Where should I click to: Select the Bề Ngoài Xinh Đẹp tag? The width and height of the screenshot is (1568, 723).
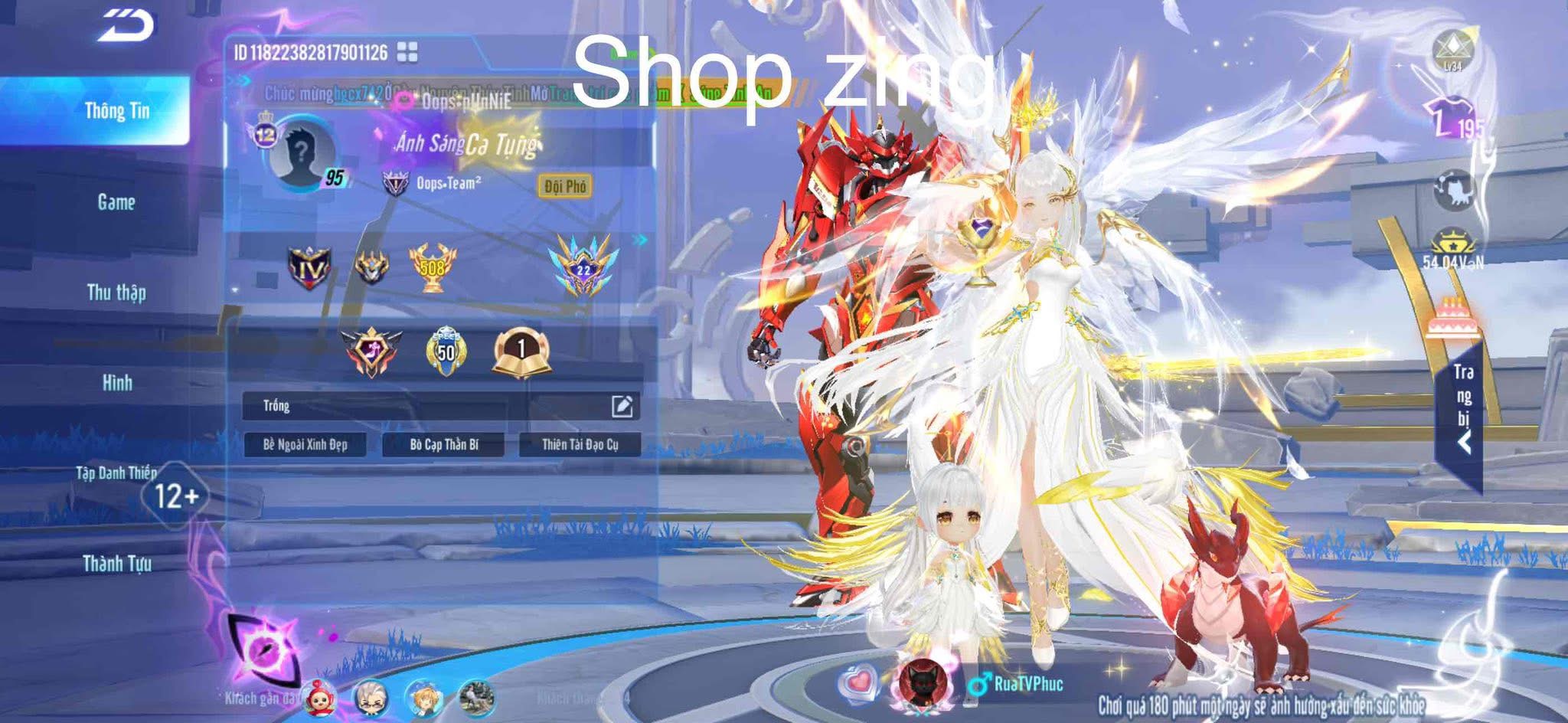tap(305, 444)
